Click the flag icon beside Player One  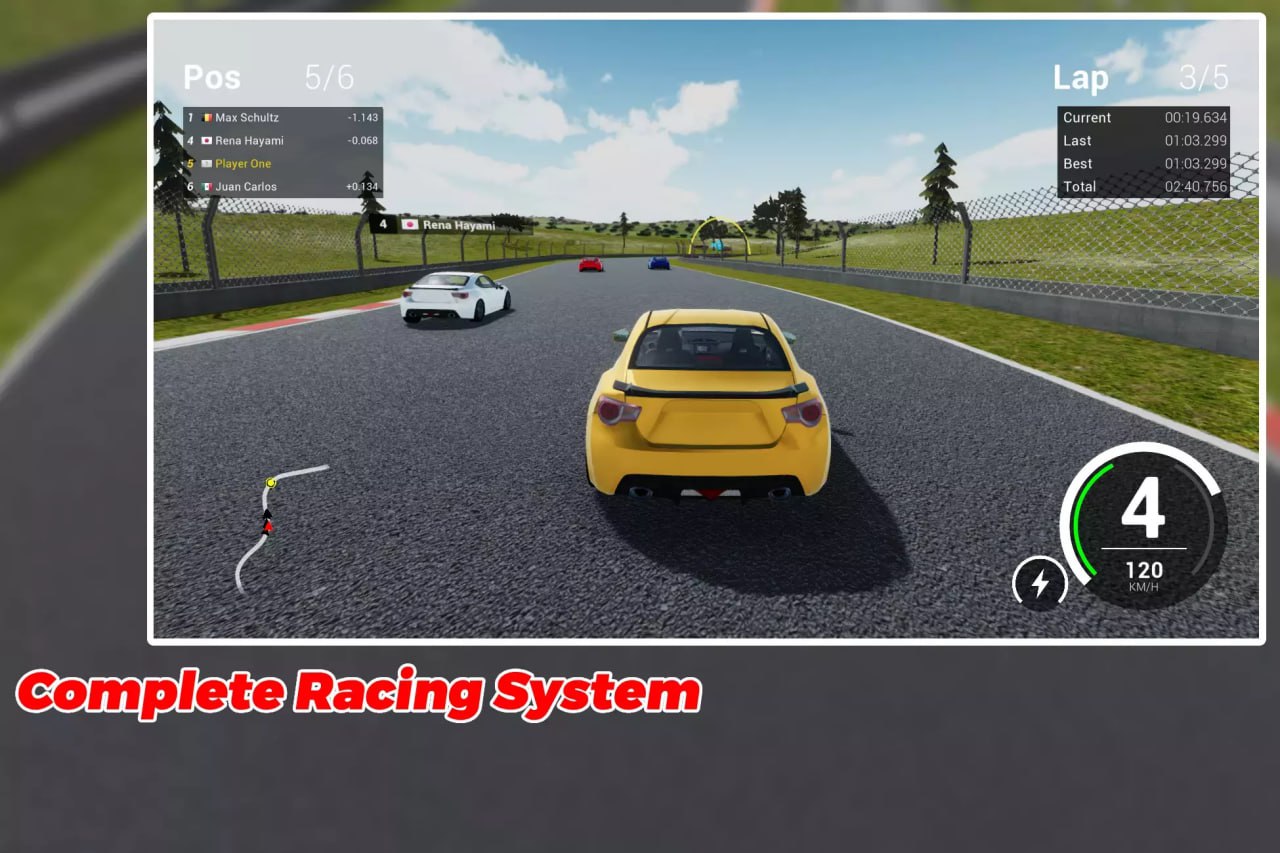[x=208, y=164]
